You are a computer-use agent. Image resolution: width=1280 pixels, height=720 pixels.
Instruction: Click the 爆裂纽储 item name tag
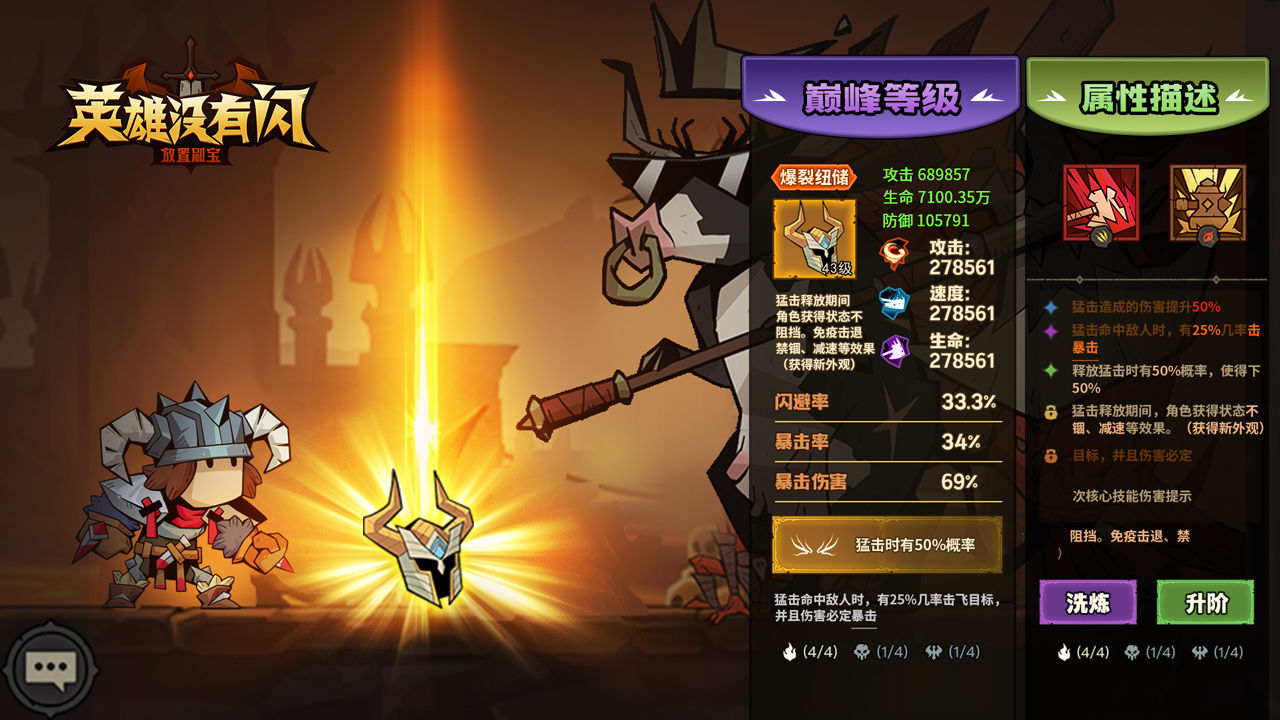(x=814, y=178)
